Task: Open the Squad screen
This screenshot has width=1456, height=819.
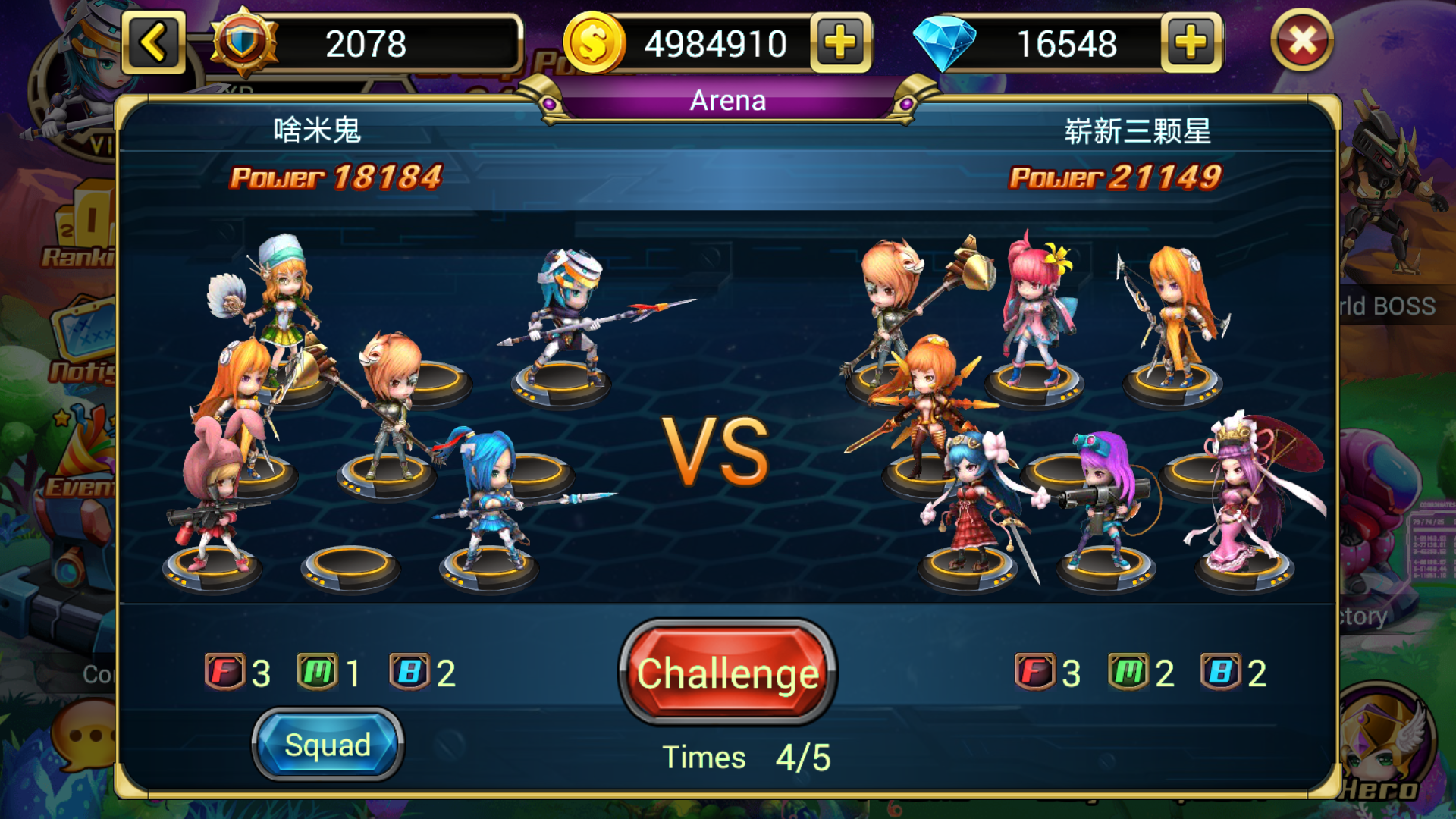Action: click(x=328, y=744)
